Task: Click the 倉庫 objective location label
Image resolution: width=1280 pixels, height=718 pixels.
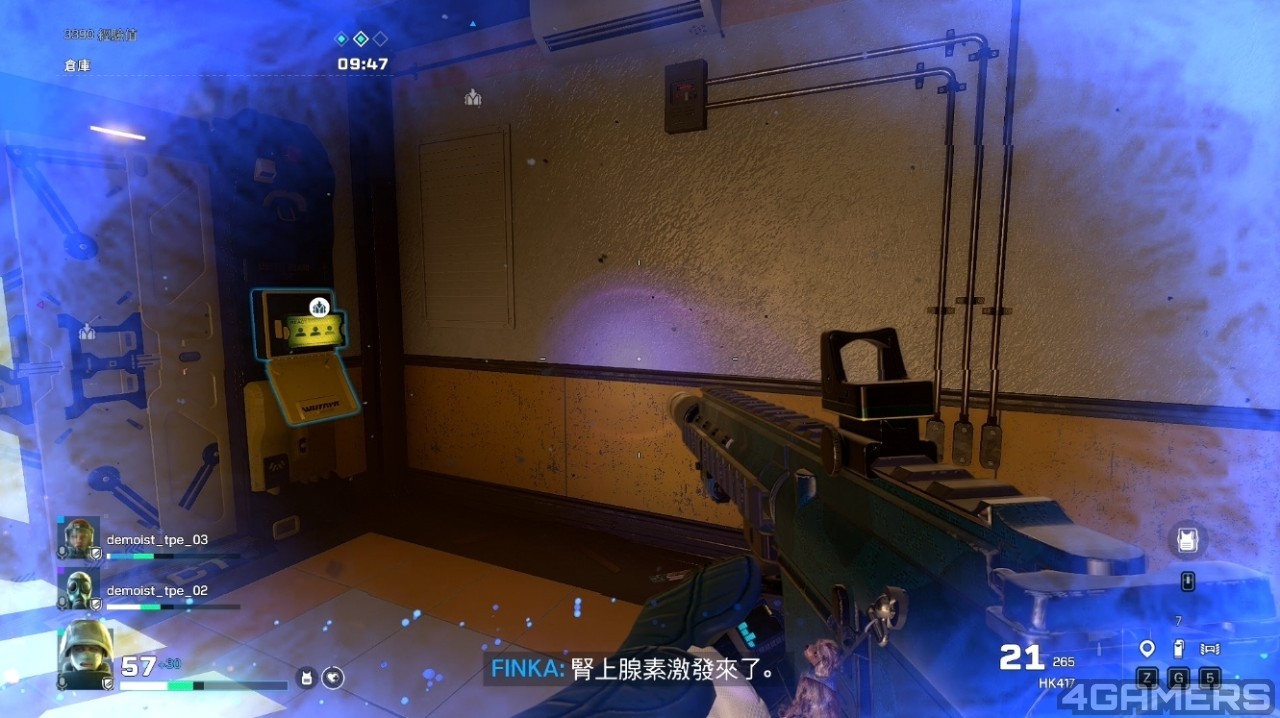Action: [x=79, y=65]
